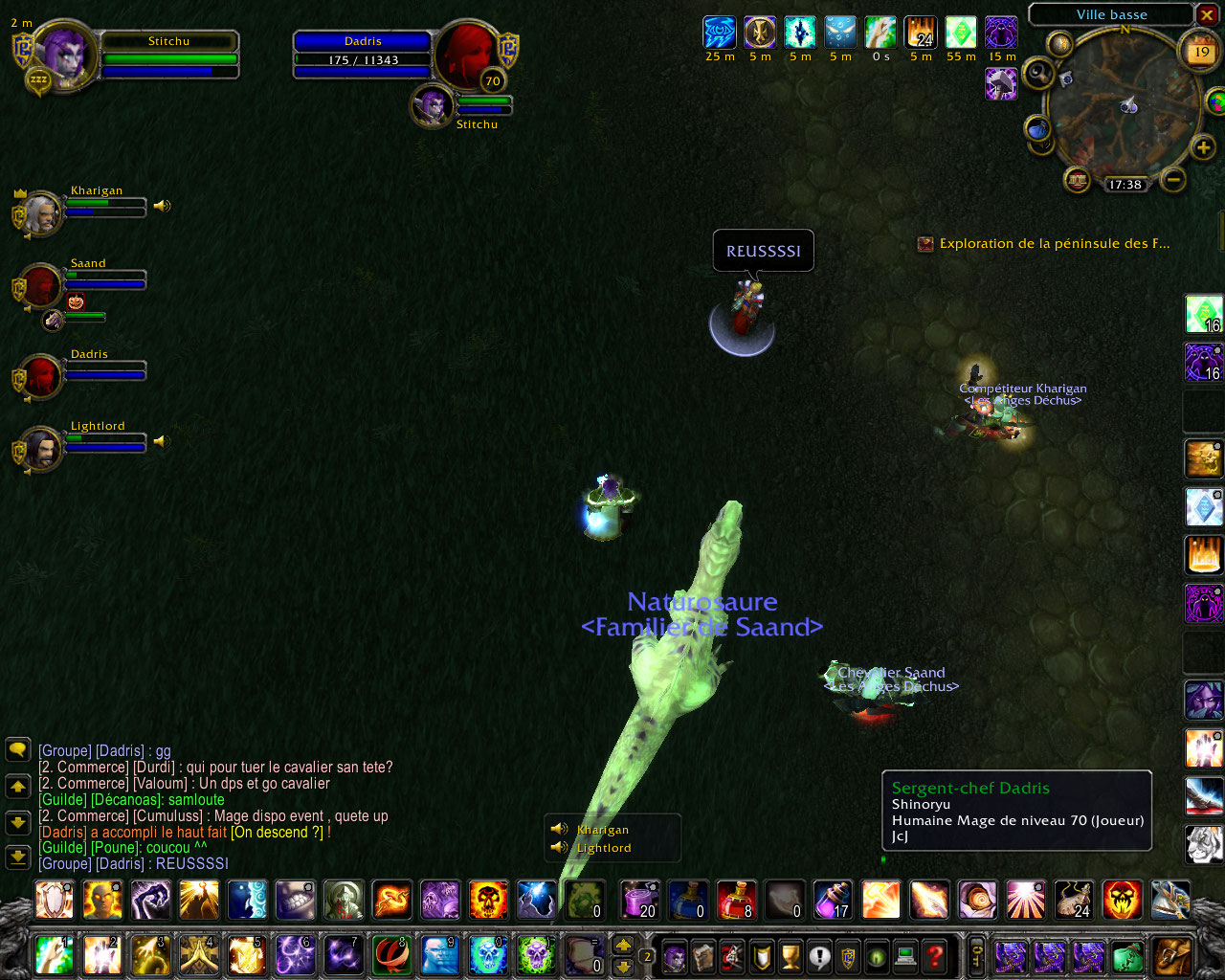Screen dimensions: 1225x980
Task: Zoom in the minimap with plus button
Action: pos(1203,147)
